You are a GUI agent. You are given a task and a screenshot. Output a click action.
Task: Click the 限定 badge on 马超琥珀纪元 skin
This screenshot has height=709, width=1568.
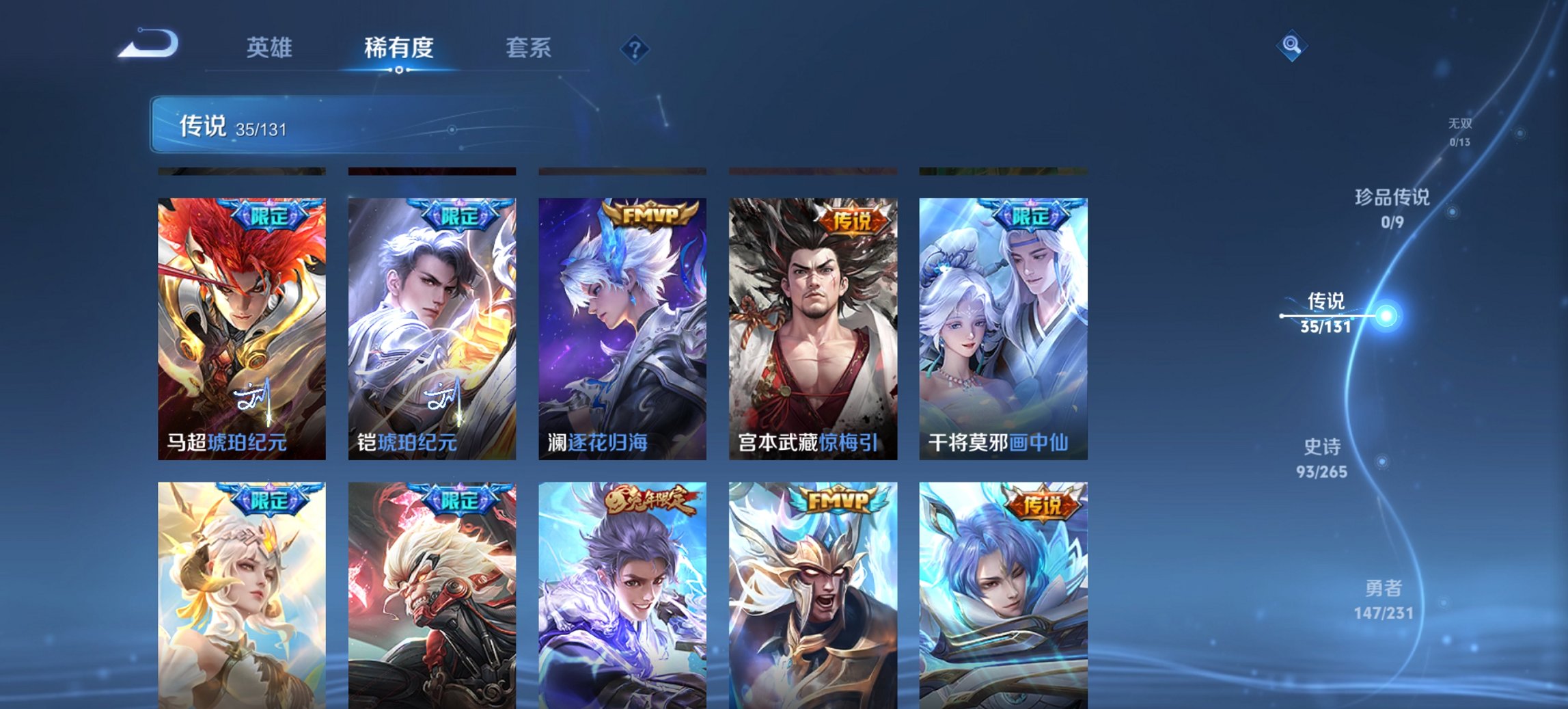click(x=270, y=214)
